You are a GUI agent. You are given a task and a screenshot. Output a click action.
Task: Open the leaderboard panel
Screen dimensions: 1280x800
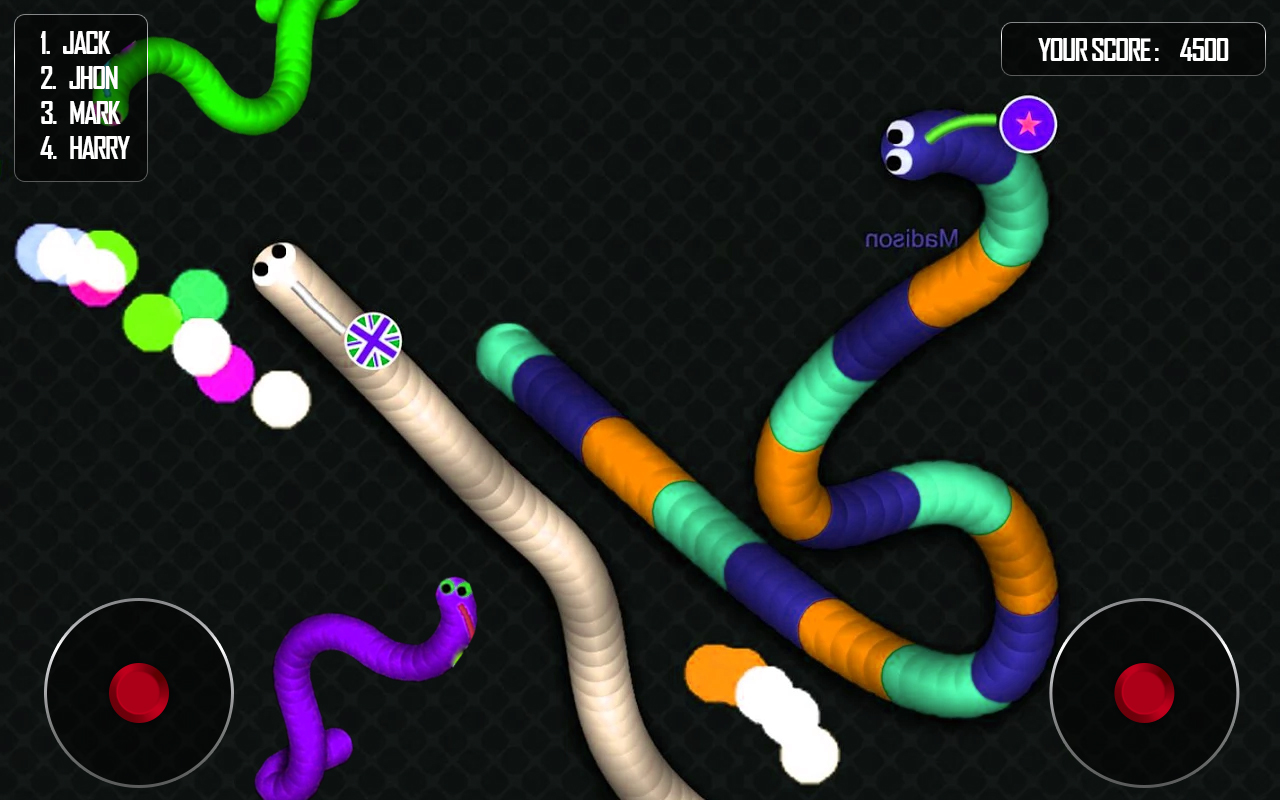click(x=80, y=97)
